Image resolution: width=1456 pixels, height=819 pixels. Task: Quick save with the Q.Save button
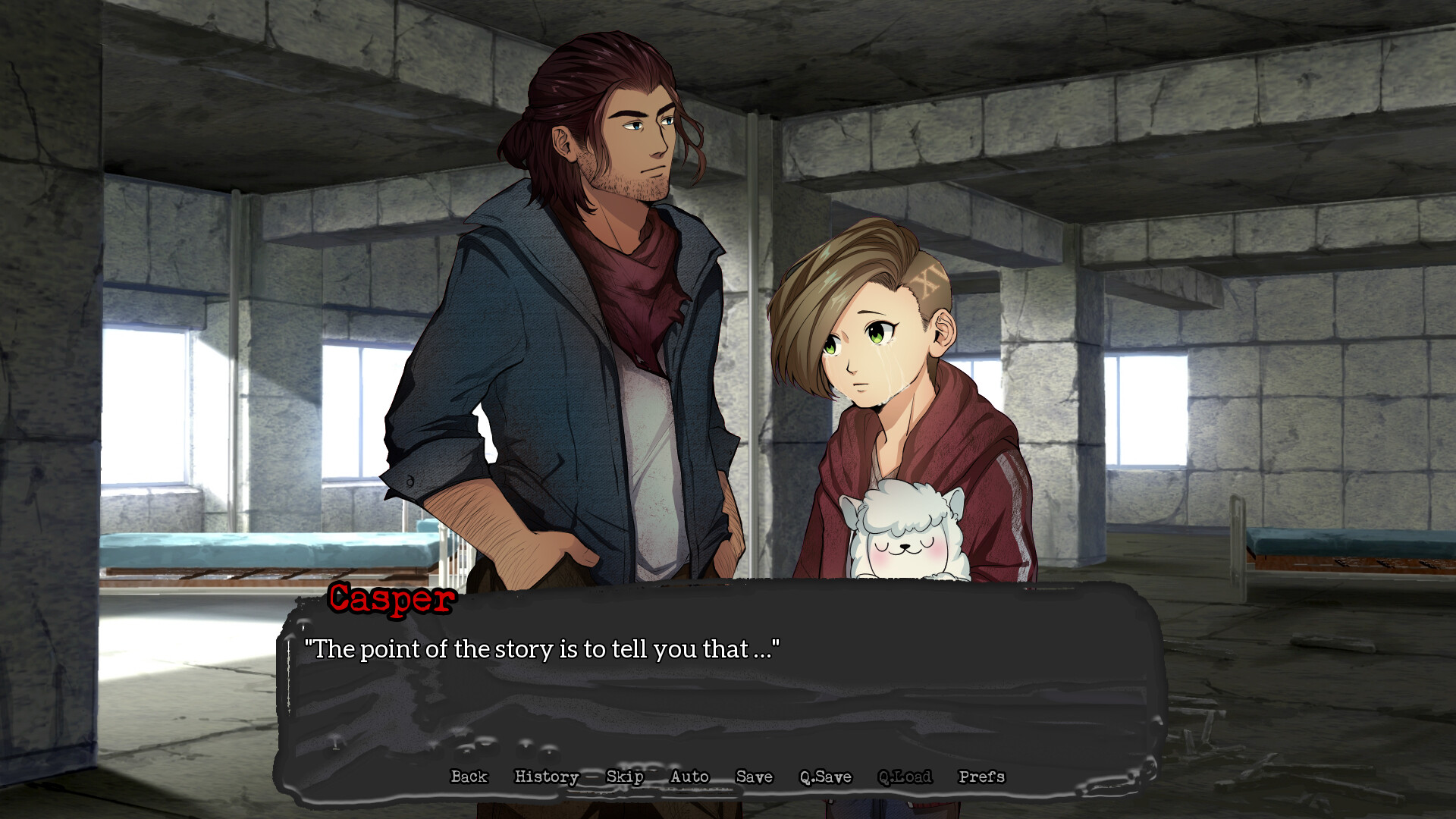[x=825, y=777]
